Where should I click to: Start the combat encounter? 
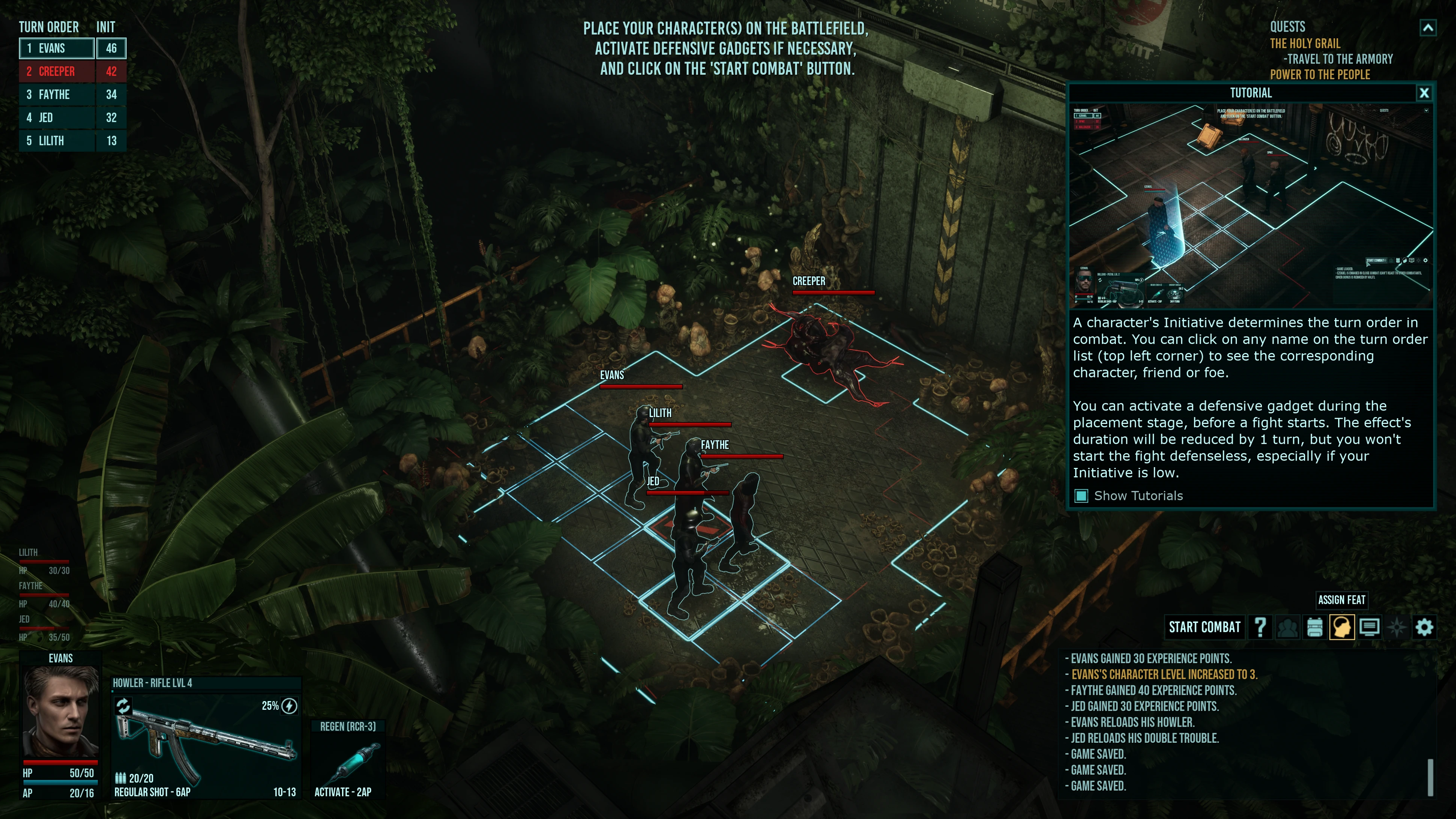point(1204,627)
